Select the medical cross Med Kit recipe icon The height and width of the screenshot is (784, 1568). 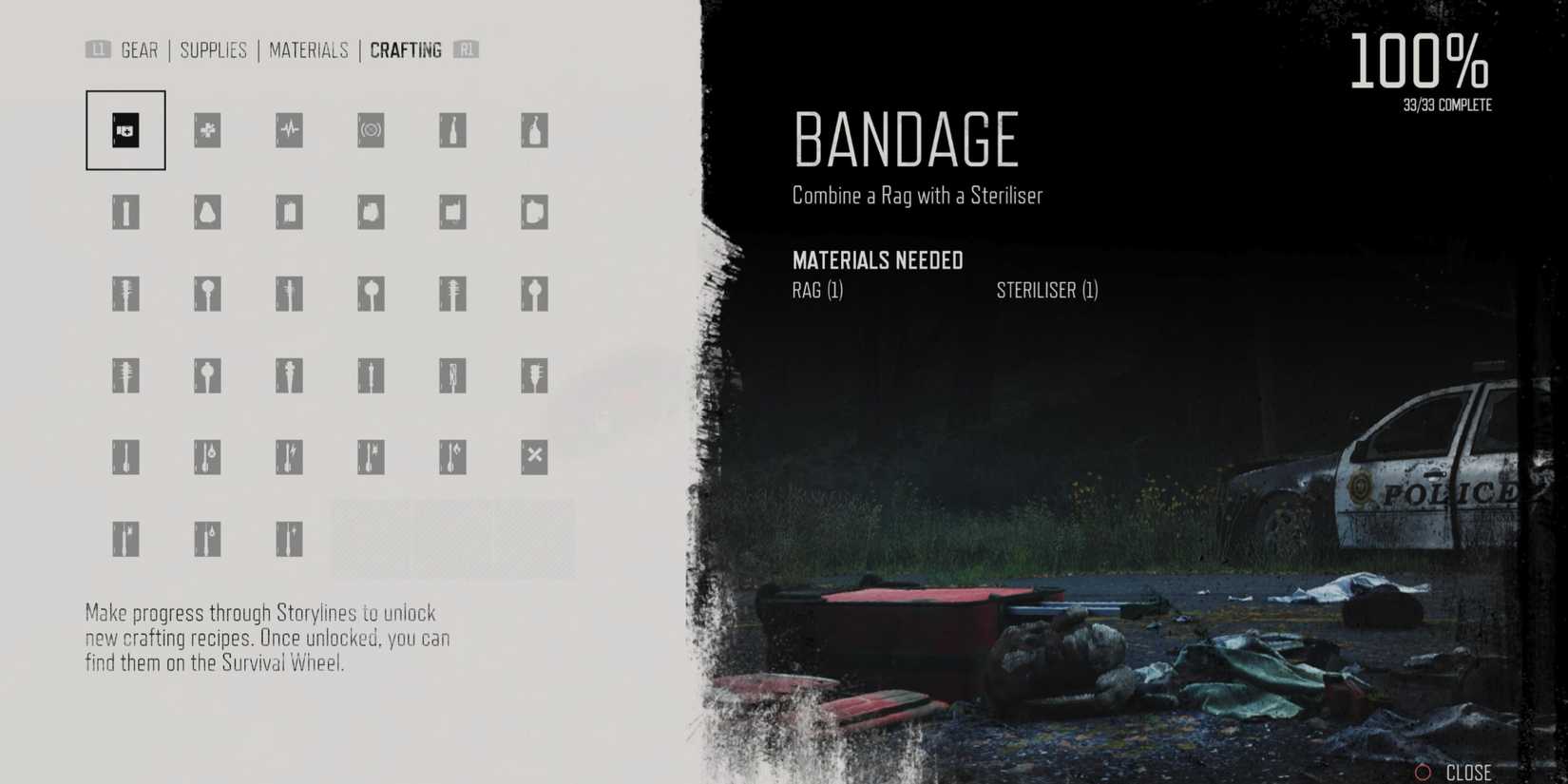tap(207, 130)
